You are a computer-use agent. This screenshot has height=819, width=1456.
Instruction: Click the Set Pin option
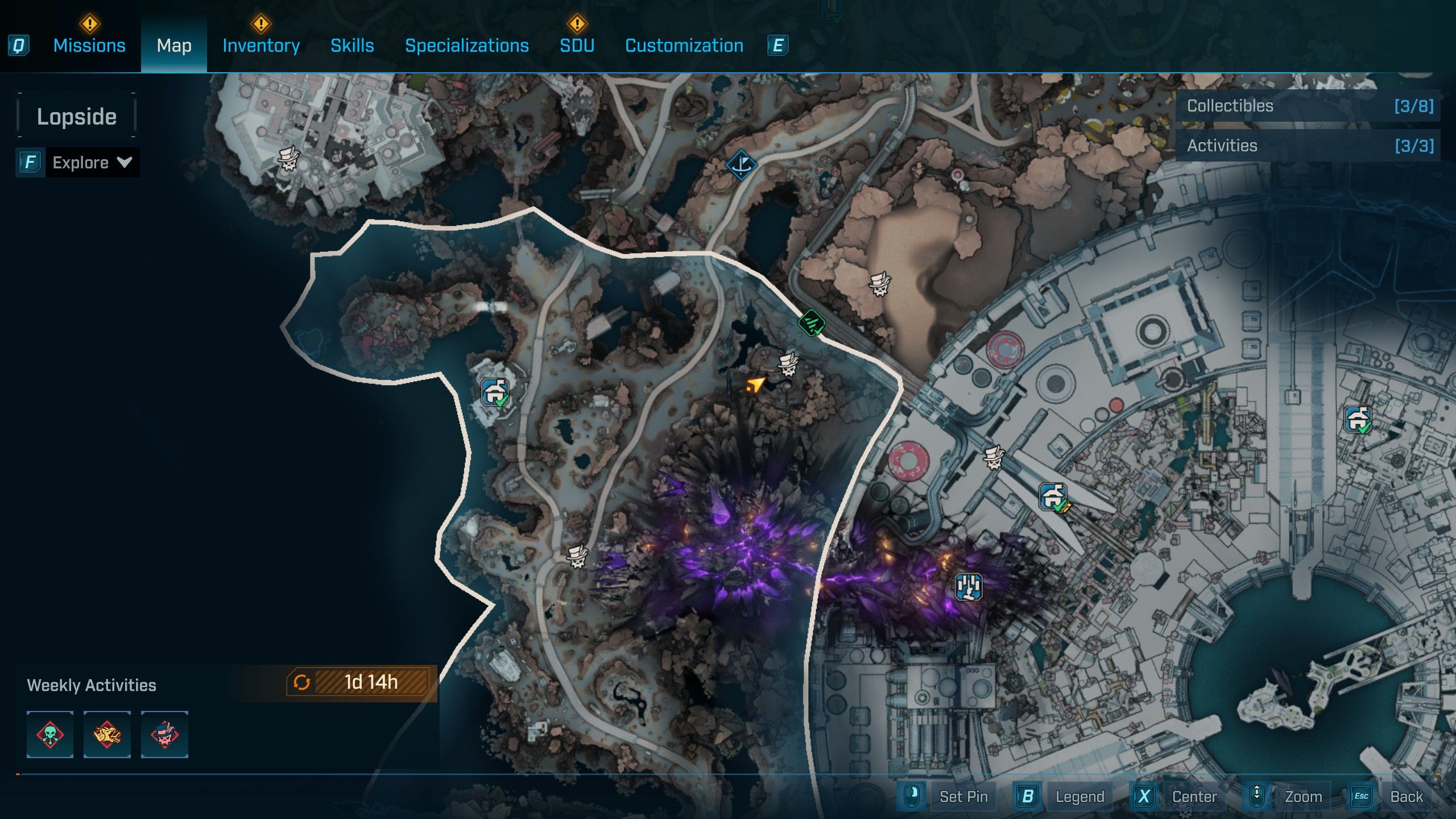(x=963, y=796)
